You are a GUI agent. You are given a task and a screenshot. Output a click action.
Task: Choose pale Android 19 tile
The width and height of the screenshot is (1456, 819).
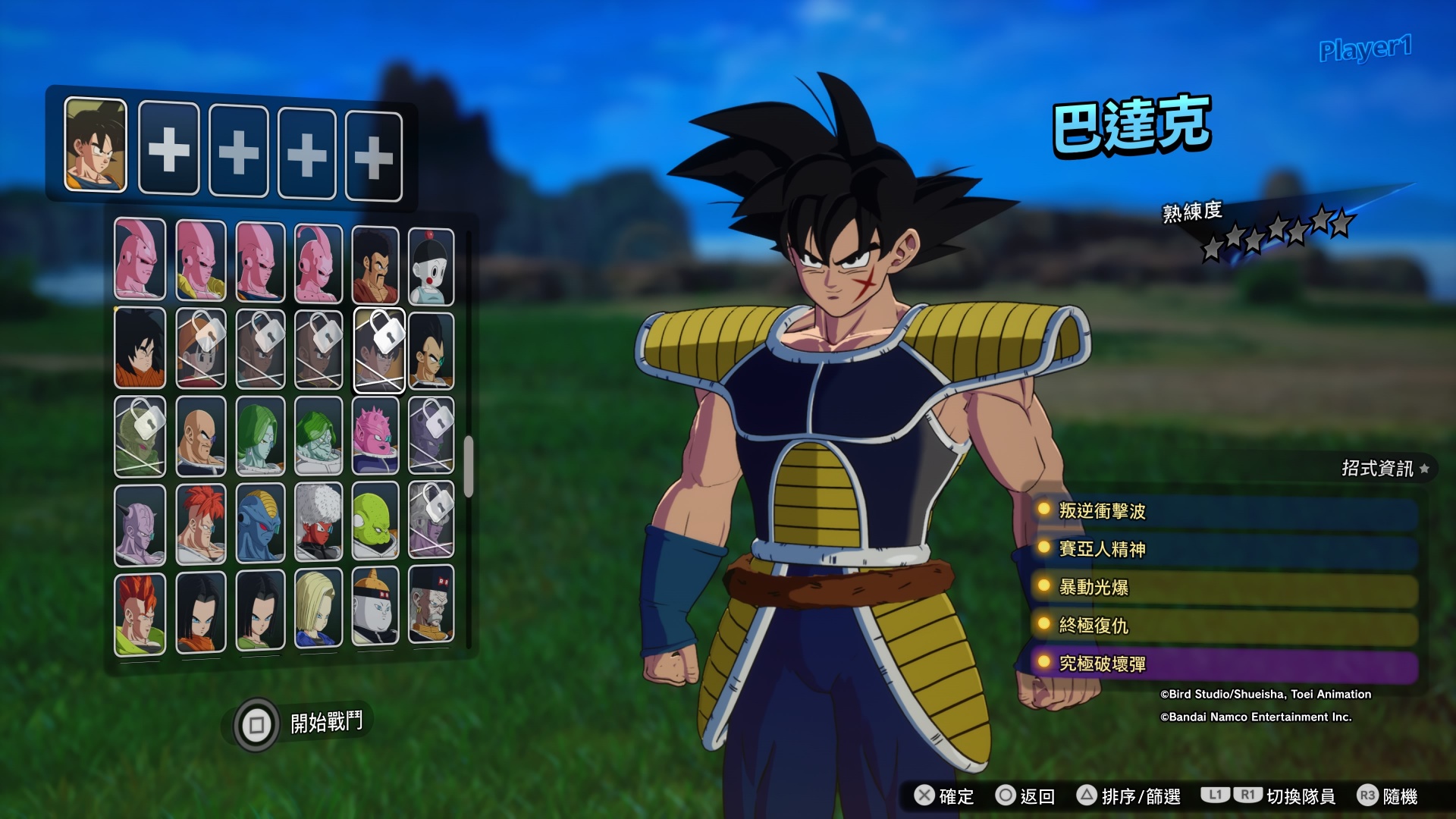[375, 608]
